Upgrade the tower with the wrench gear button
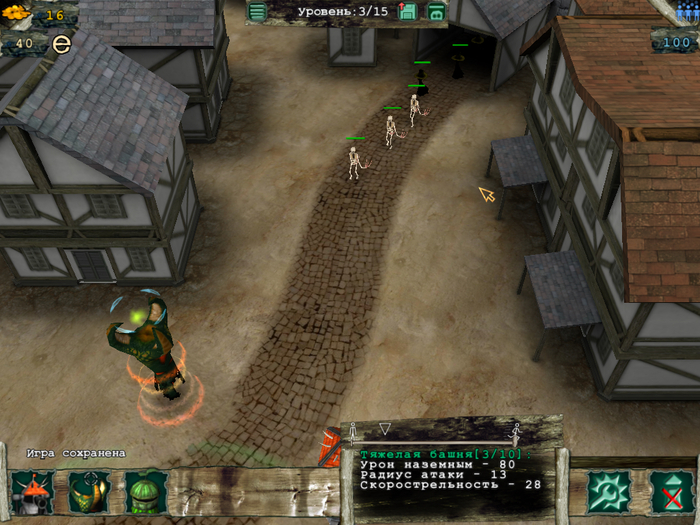The width and height of the screenshot is (700, 525). (x=608, y=491)
